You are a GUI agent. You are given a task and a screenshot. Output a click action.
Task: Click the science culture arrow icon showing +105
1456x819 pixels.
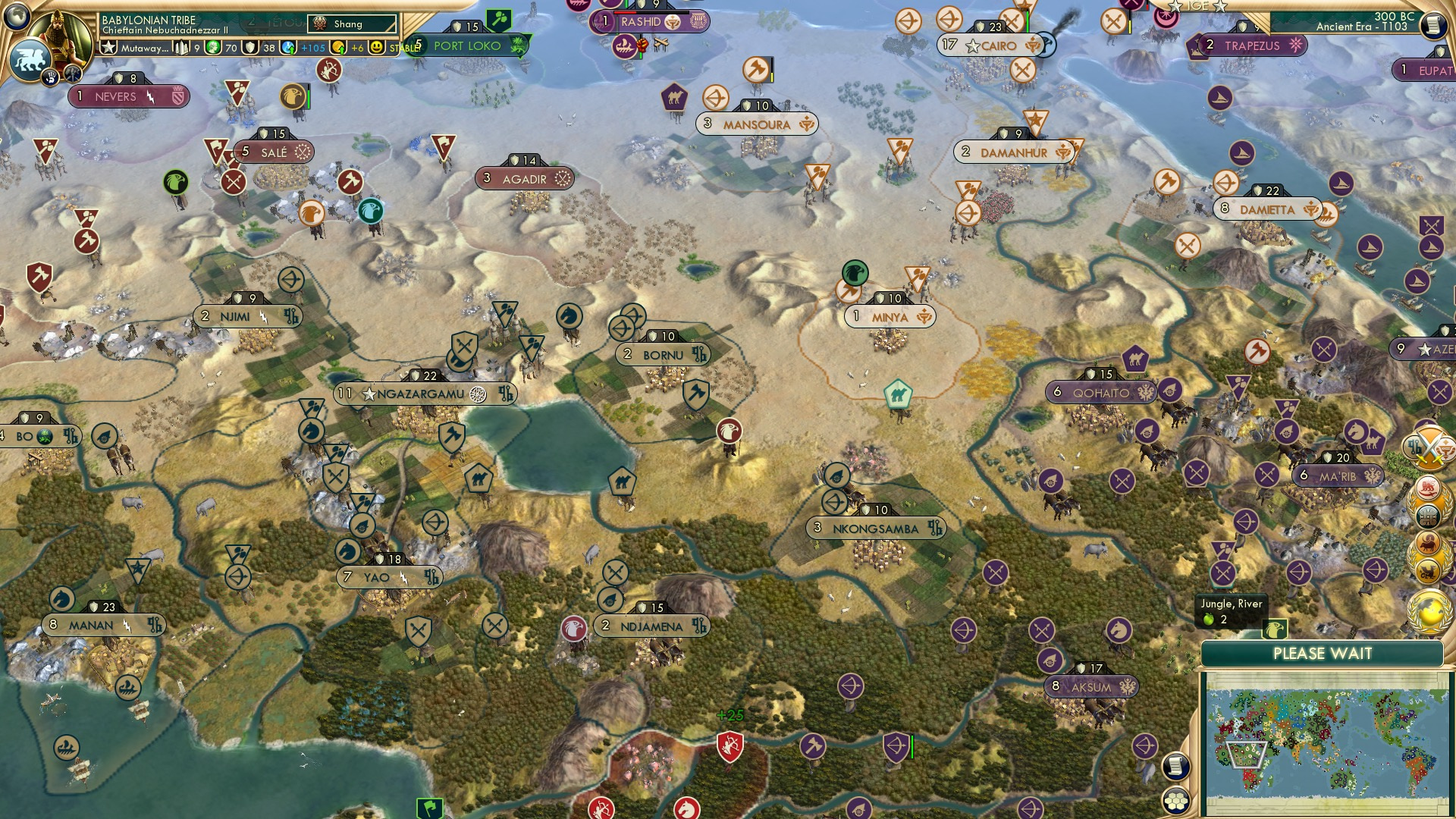coord(288,47)
